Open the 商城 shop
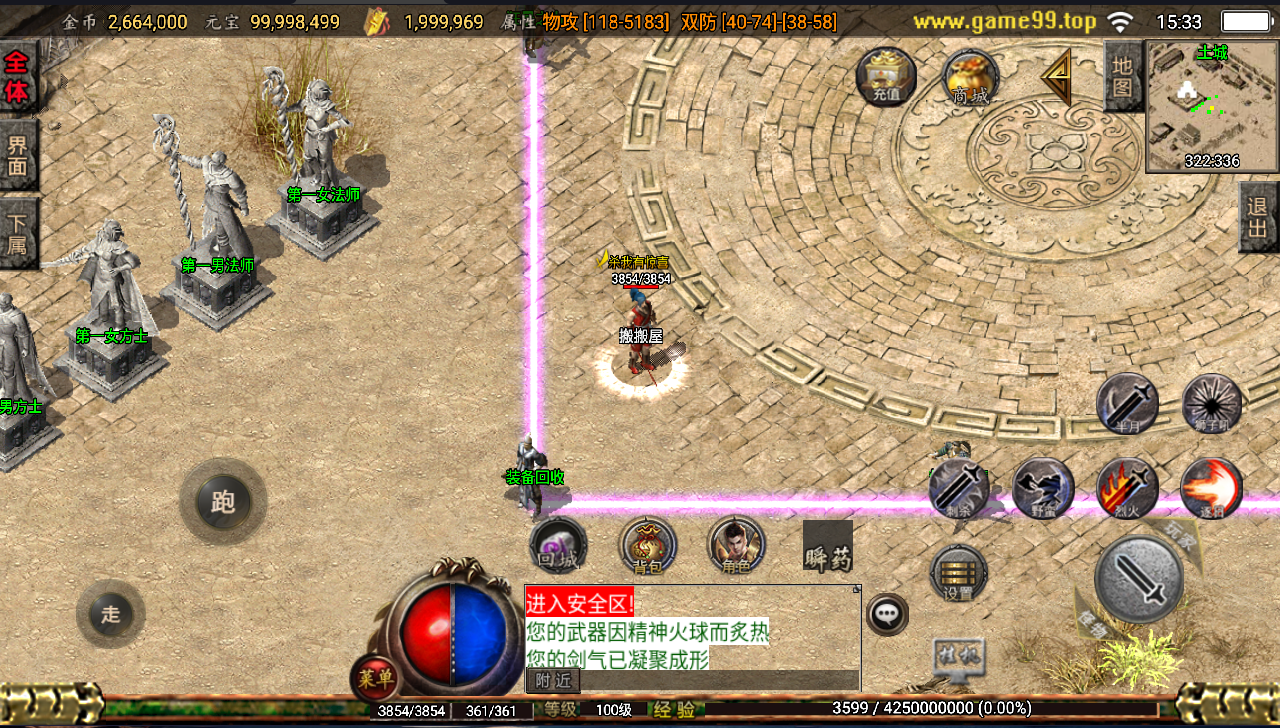Image resolution: width=1280 pixels, height=728 pixels. coord(970,78)
